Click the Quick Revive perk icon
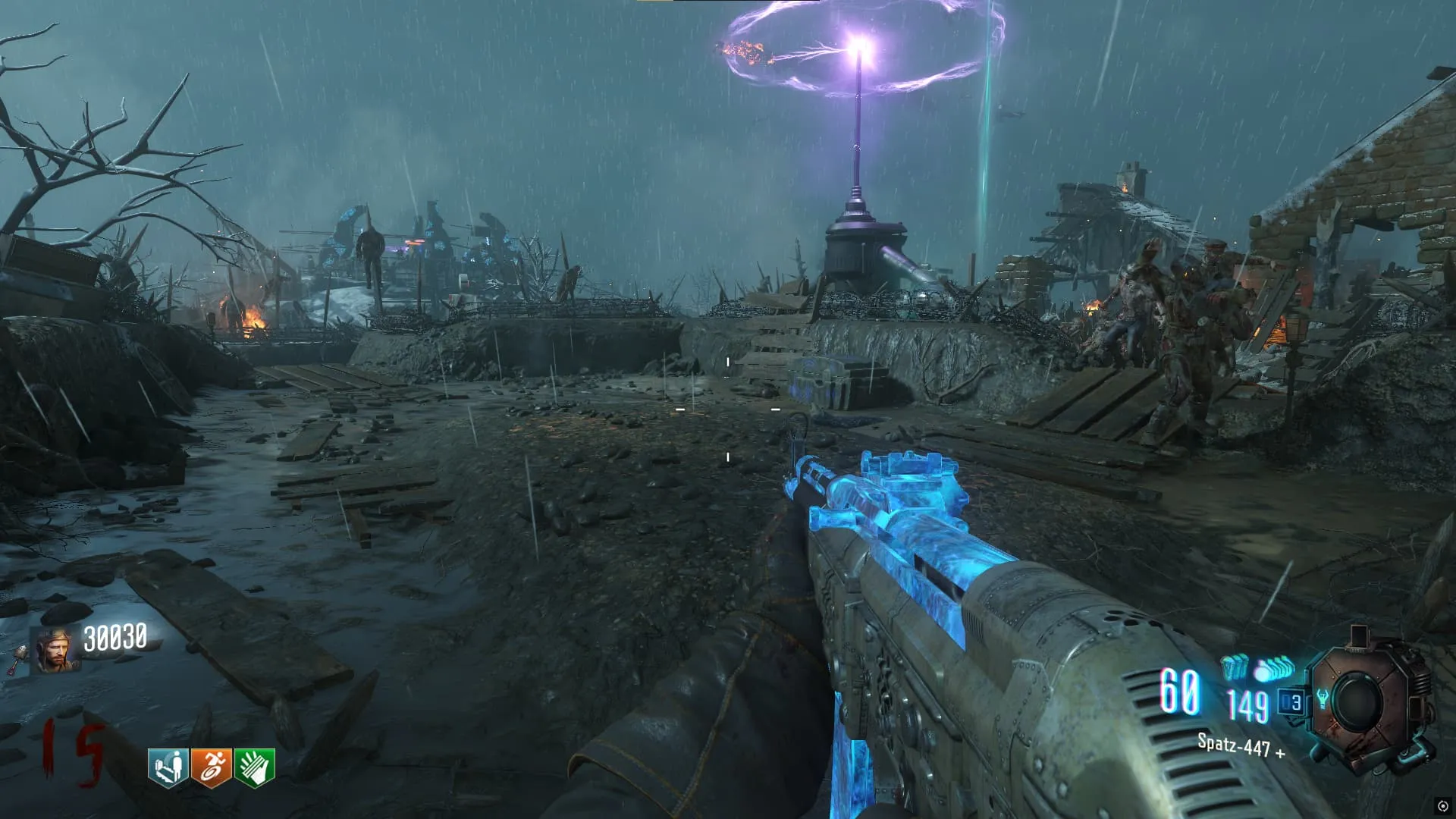The width and height of the screenshot is (1456, 819). (168, 767)
